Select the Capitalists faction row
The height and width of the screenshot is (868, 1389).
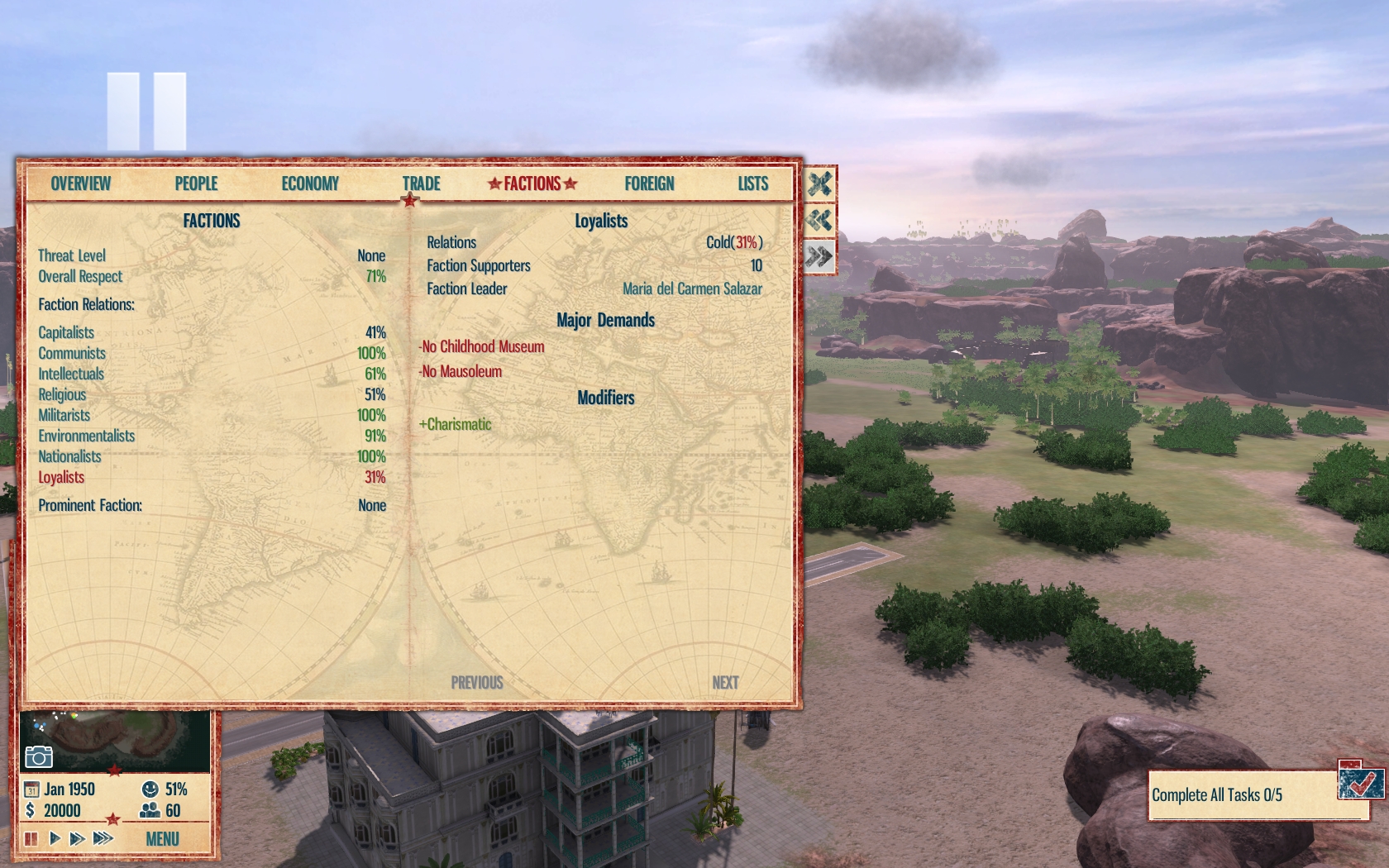tap(66, 332)
